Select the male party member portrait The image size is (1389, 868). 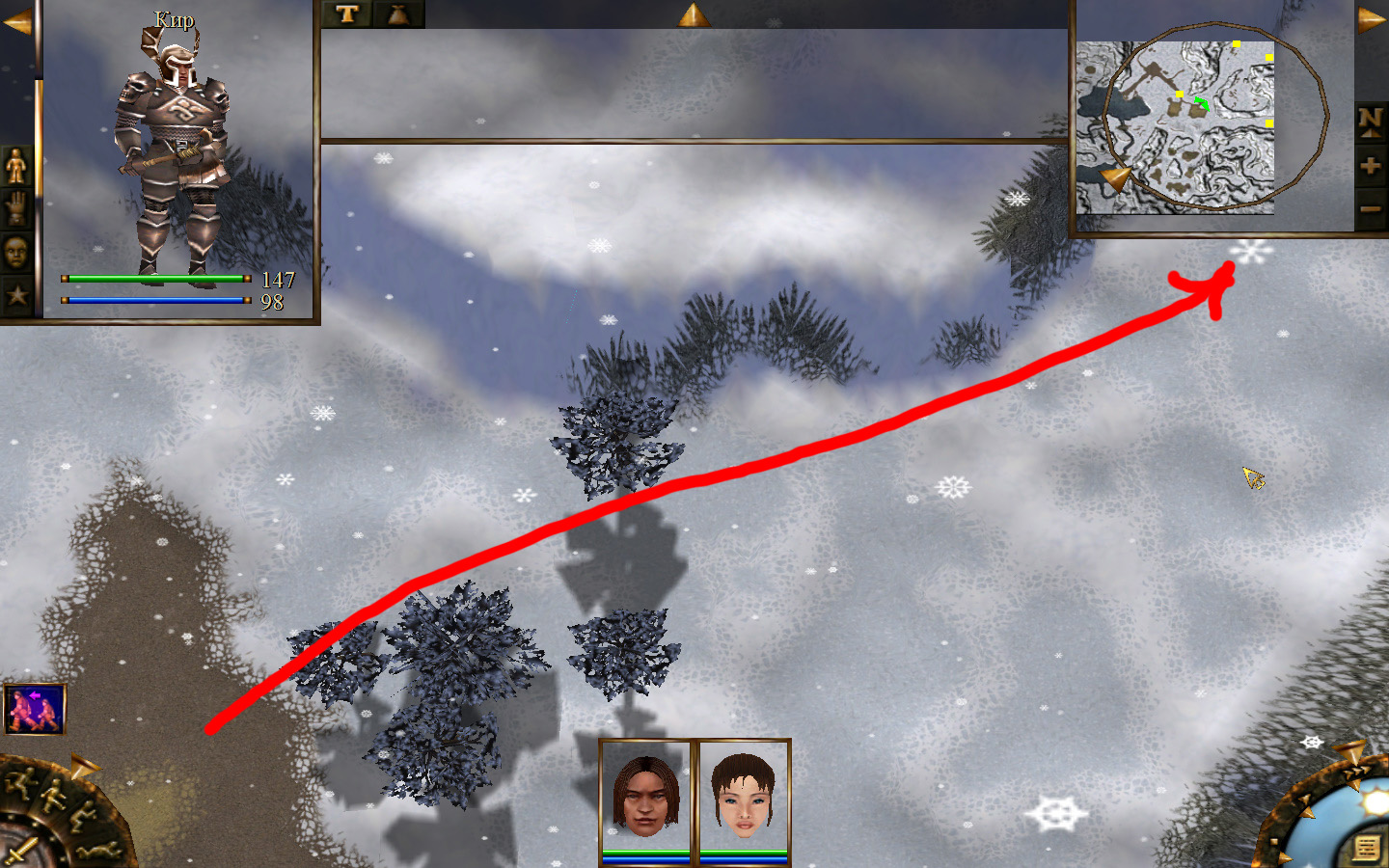pos(645,796)
